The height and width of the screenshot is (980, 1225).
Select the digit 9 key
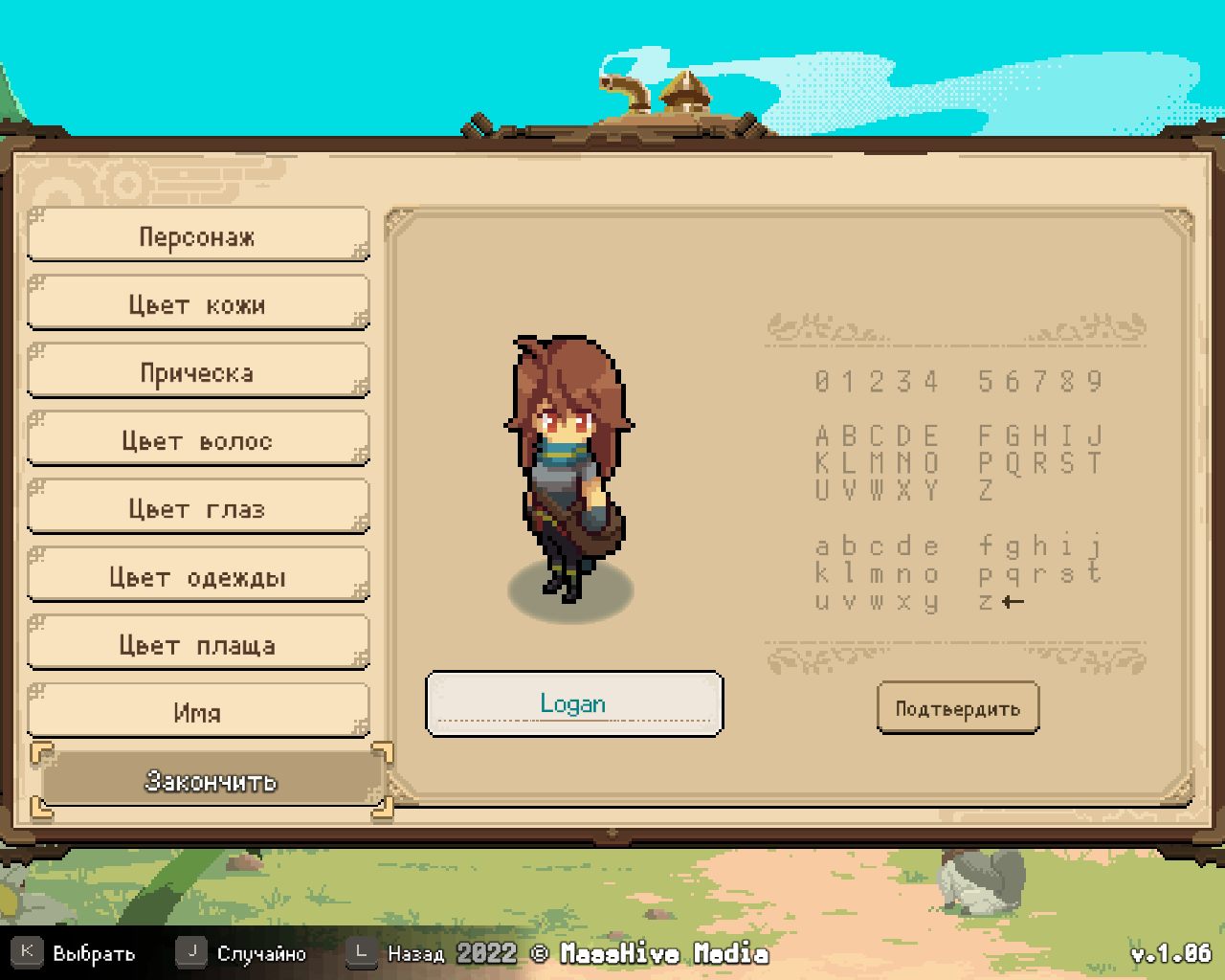tap(1095, 382)
